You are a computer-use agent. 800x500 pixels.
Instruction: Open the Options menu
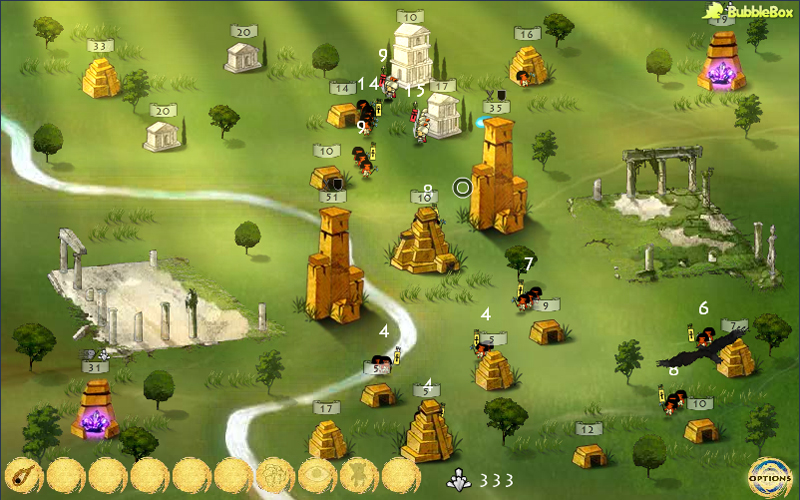770,476
